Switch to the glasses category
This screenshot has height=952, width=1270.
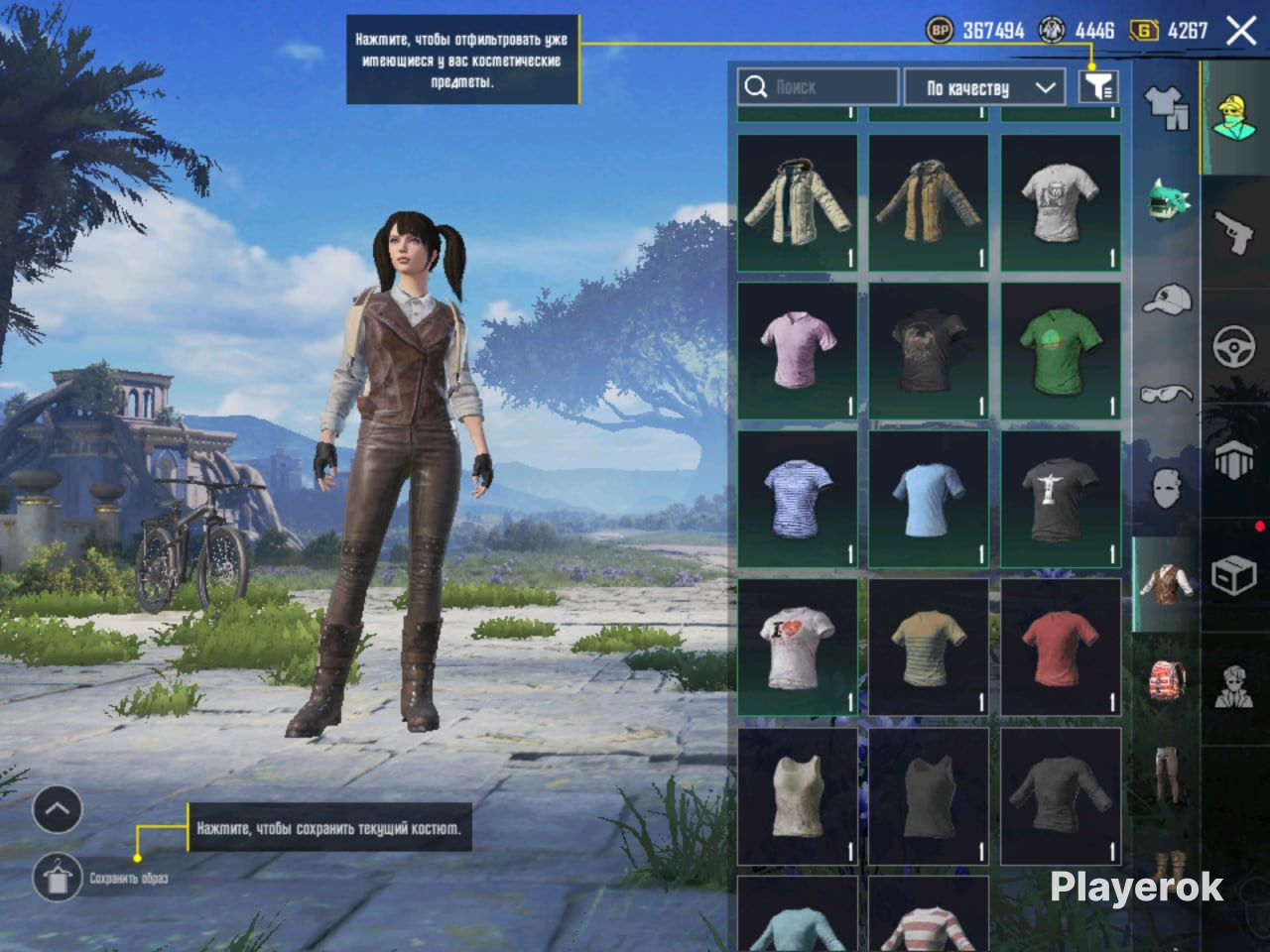[1167, 394]
